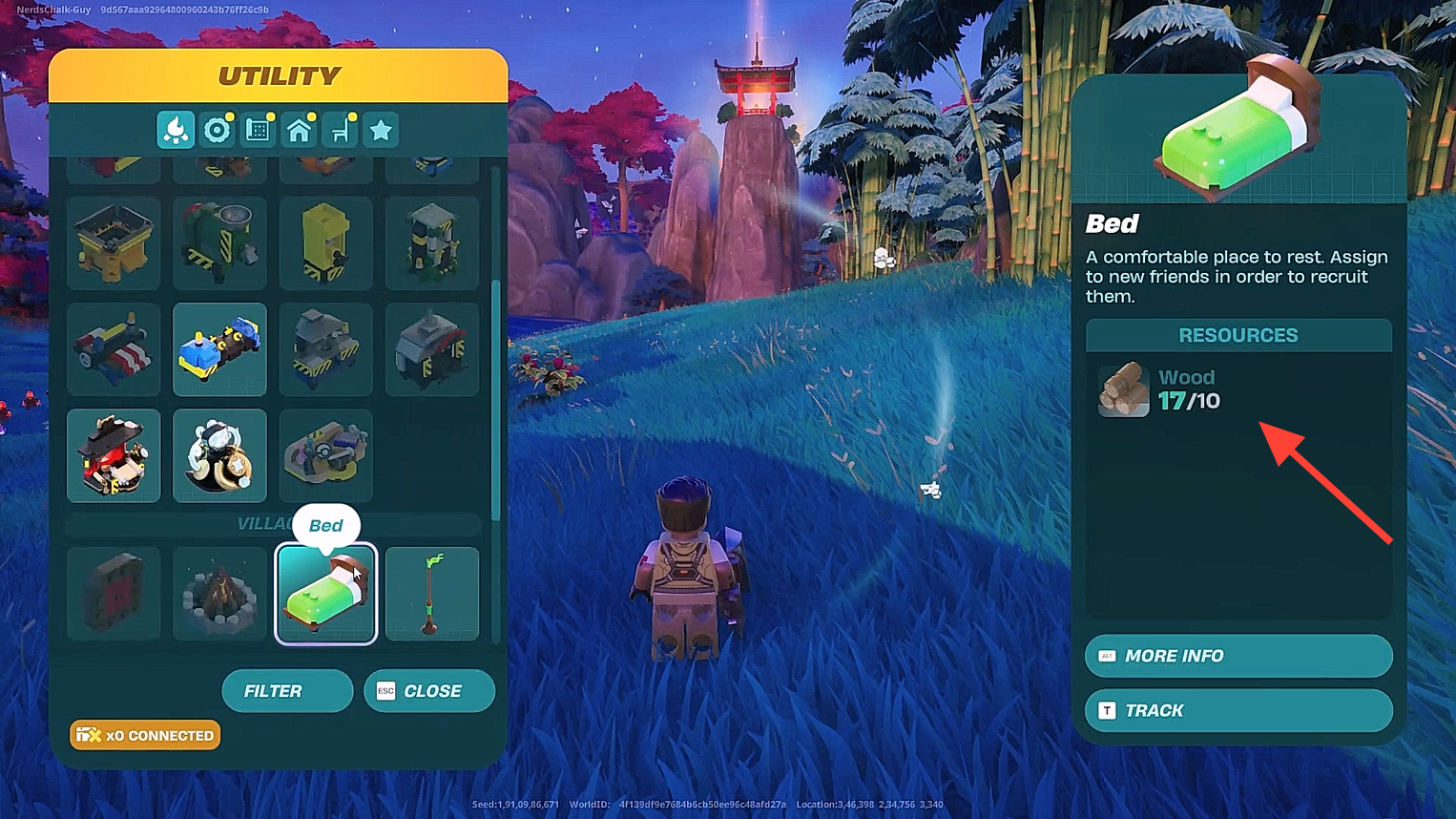This screenshot has width=1456, height=819.
Task: Select the red and black shrine station
Action: pyautogui.click(x=114, y=455)
